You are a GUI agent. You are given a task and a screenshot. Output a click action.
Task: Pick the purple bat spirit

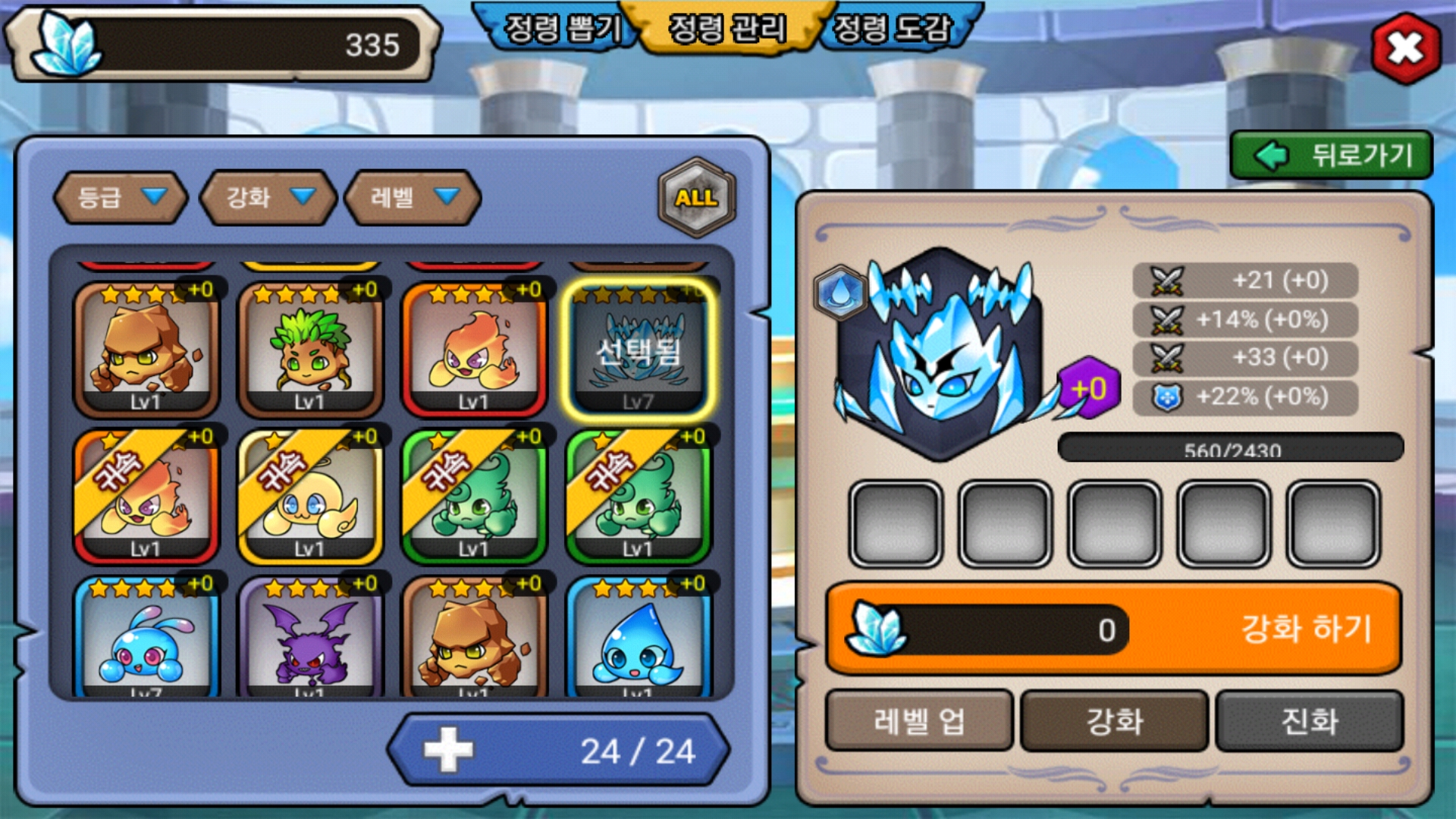(x=309, y=639)
